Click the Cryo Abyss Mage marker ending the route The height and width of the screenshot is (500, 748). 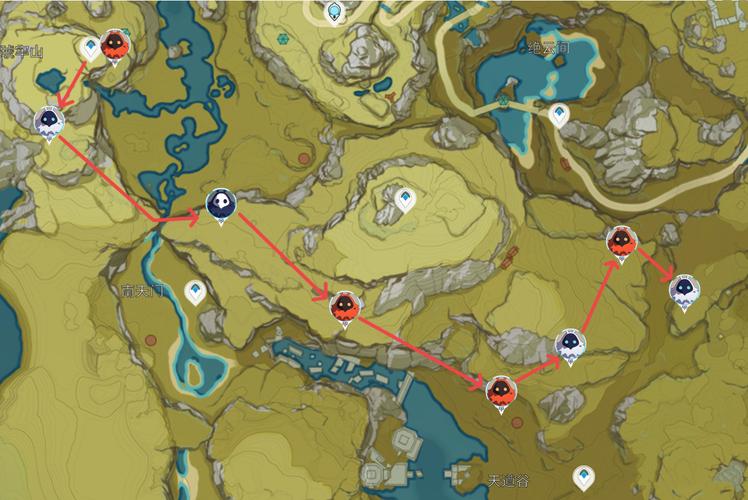(684, 290)
